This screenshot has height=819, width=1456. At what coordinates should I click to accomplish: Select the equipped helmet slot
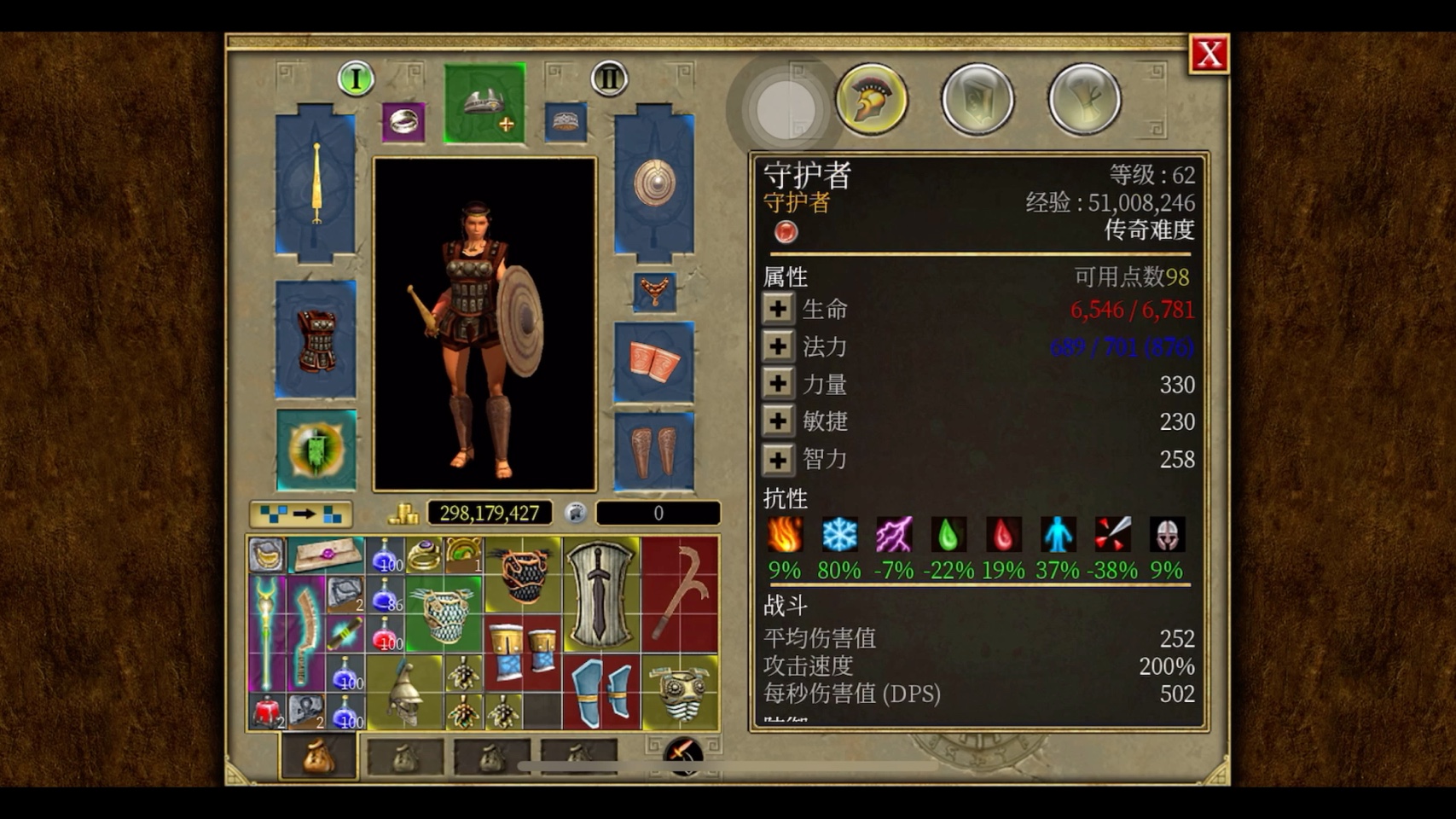pyautogui.click(x=484, y=104)
